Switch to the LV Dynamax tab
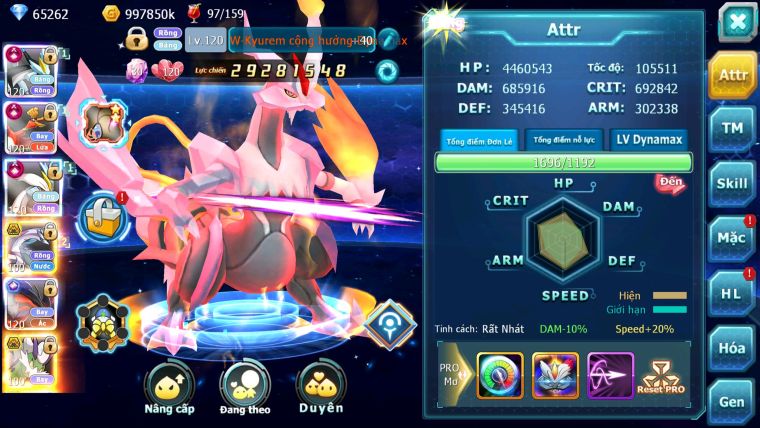 pyautogui.click(x=649, y=140)
